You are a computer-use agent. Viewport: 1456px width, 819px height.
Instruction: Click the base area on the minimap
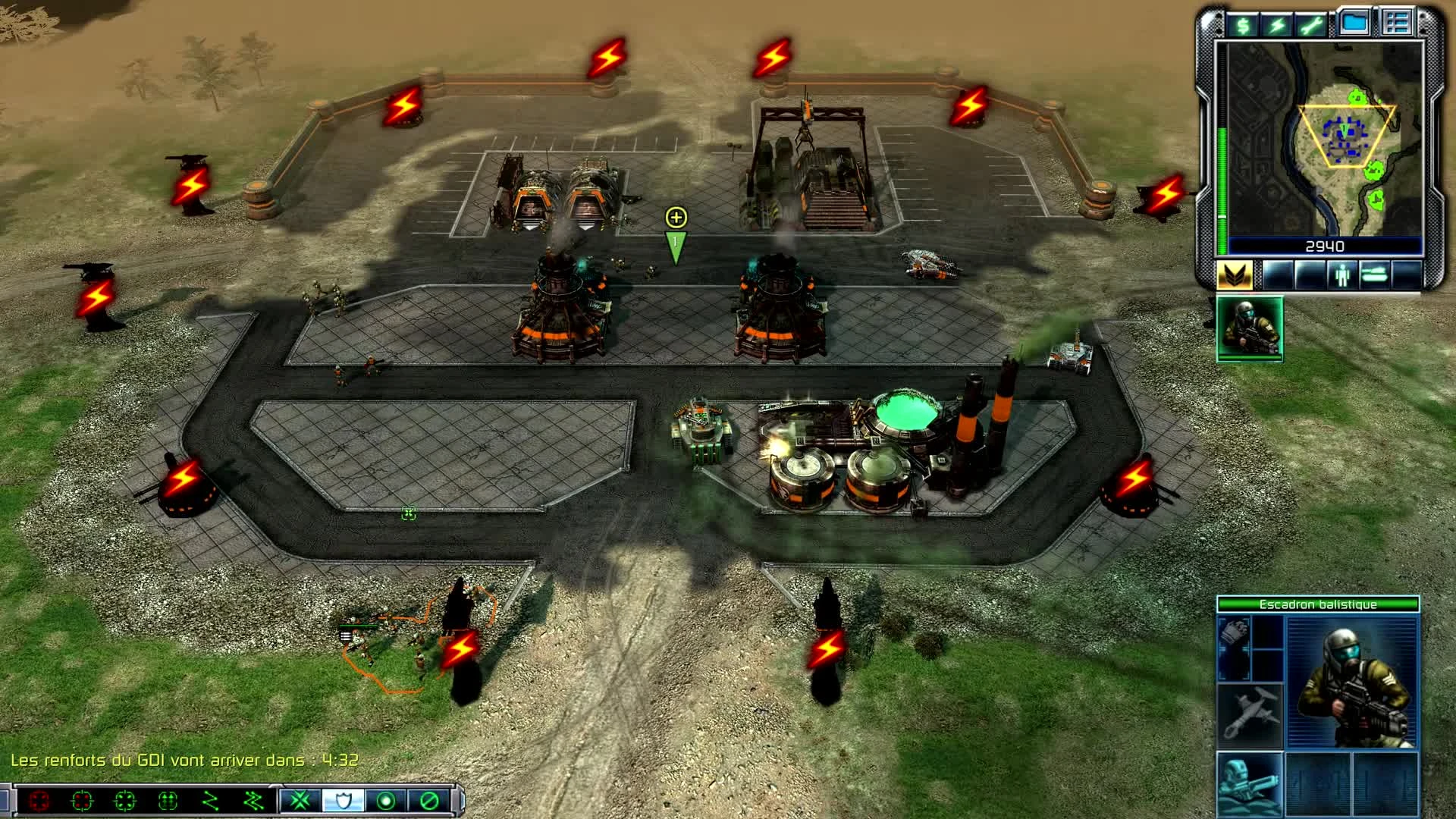[x=1342, y=136]
